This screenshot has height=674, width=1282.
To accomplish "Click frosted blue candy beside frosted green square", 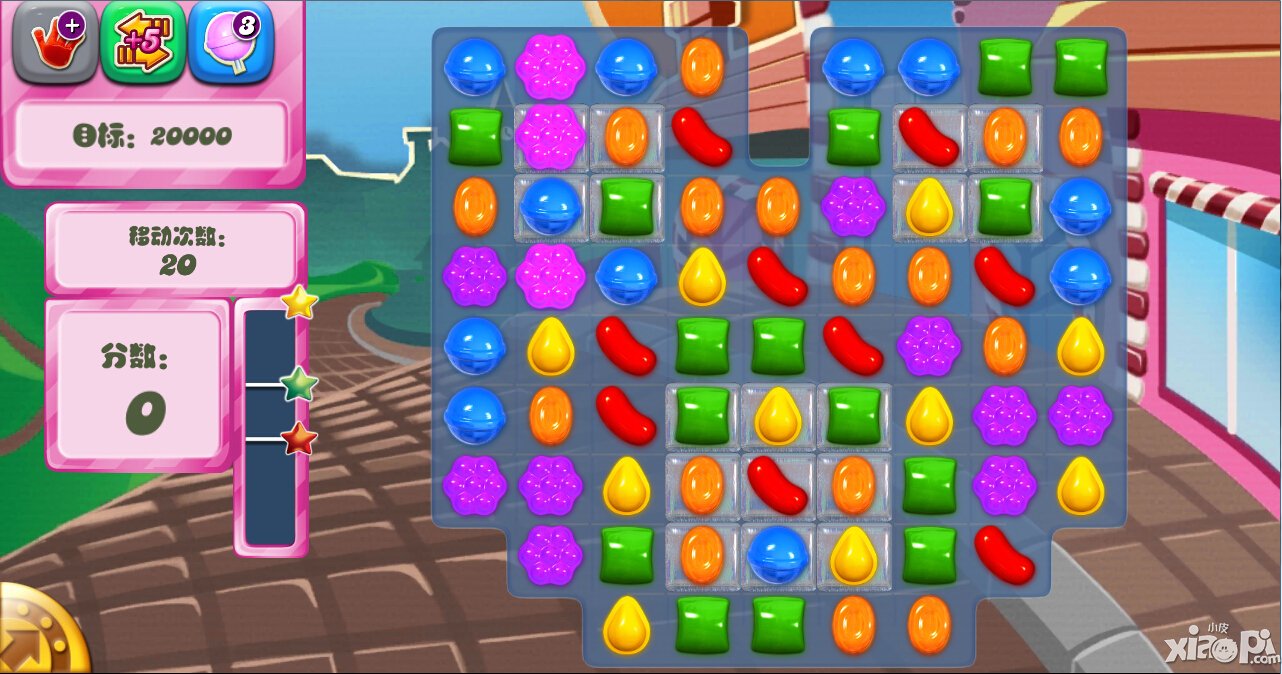I will (550, 206).
